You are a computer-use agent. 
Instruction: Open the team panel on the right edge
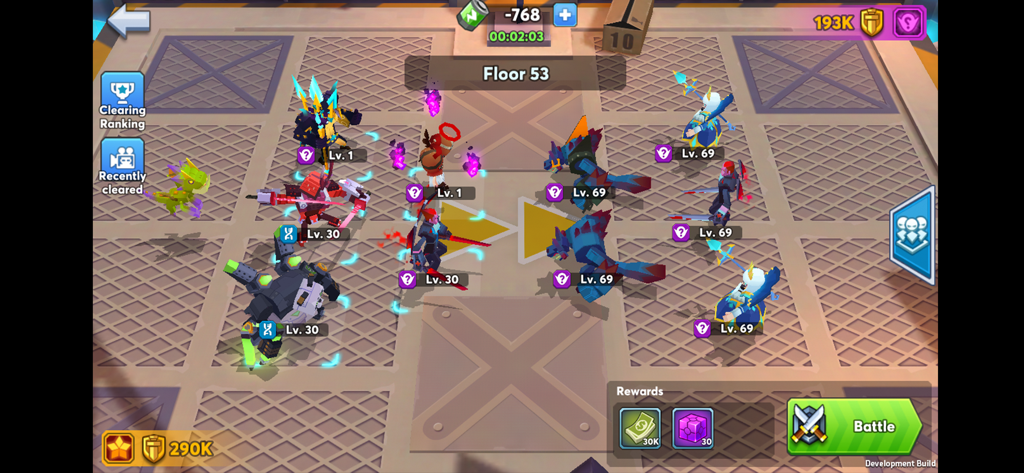pyautogui.click(x=912, y=235)
